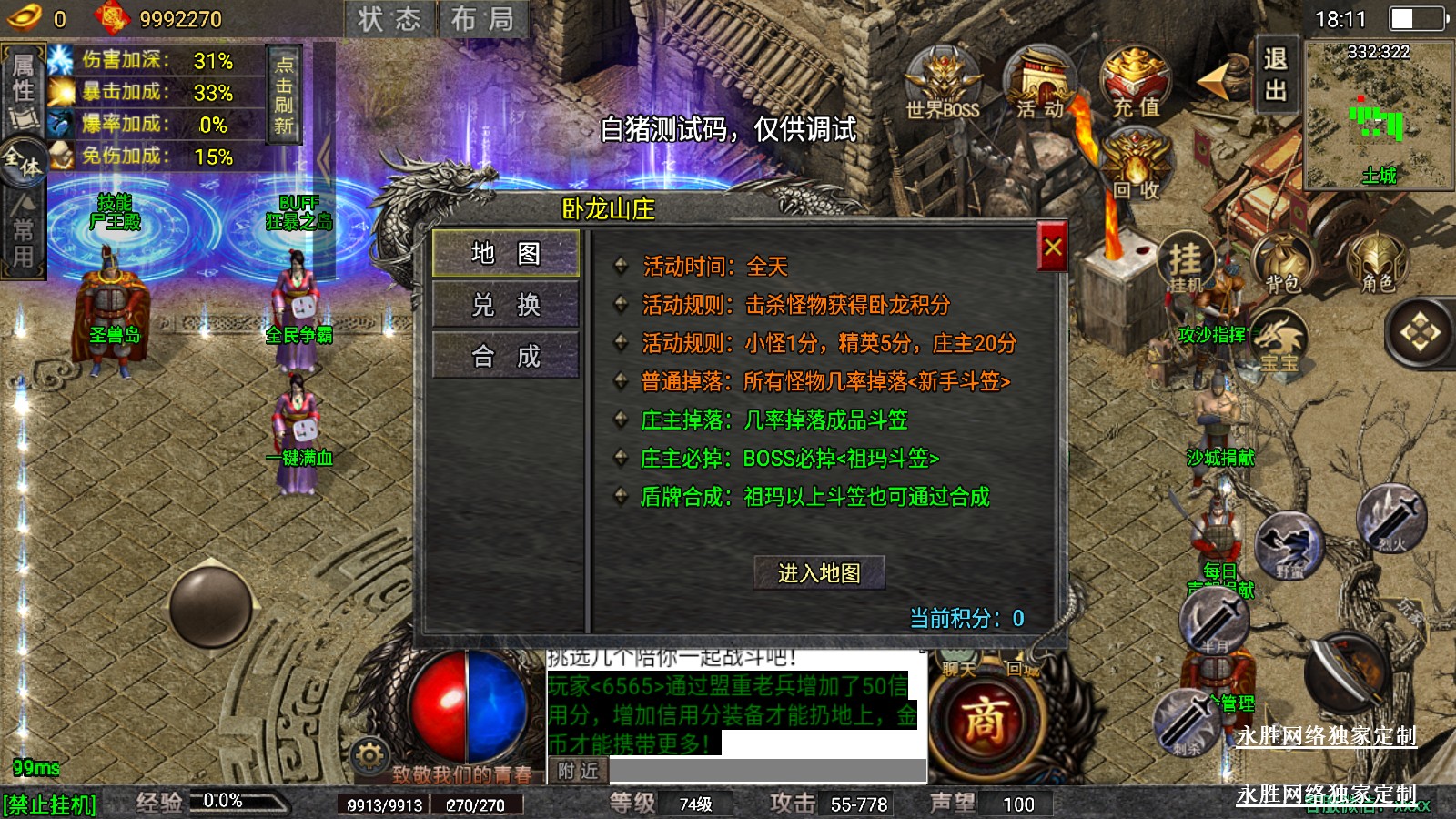Image resolution: width=1456 pixels, height=819 pixels.
Task: Open the 角色 character sheet
Action: pos(1377,264)
